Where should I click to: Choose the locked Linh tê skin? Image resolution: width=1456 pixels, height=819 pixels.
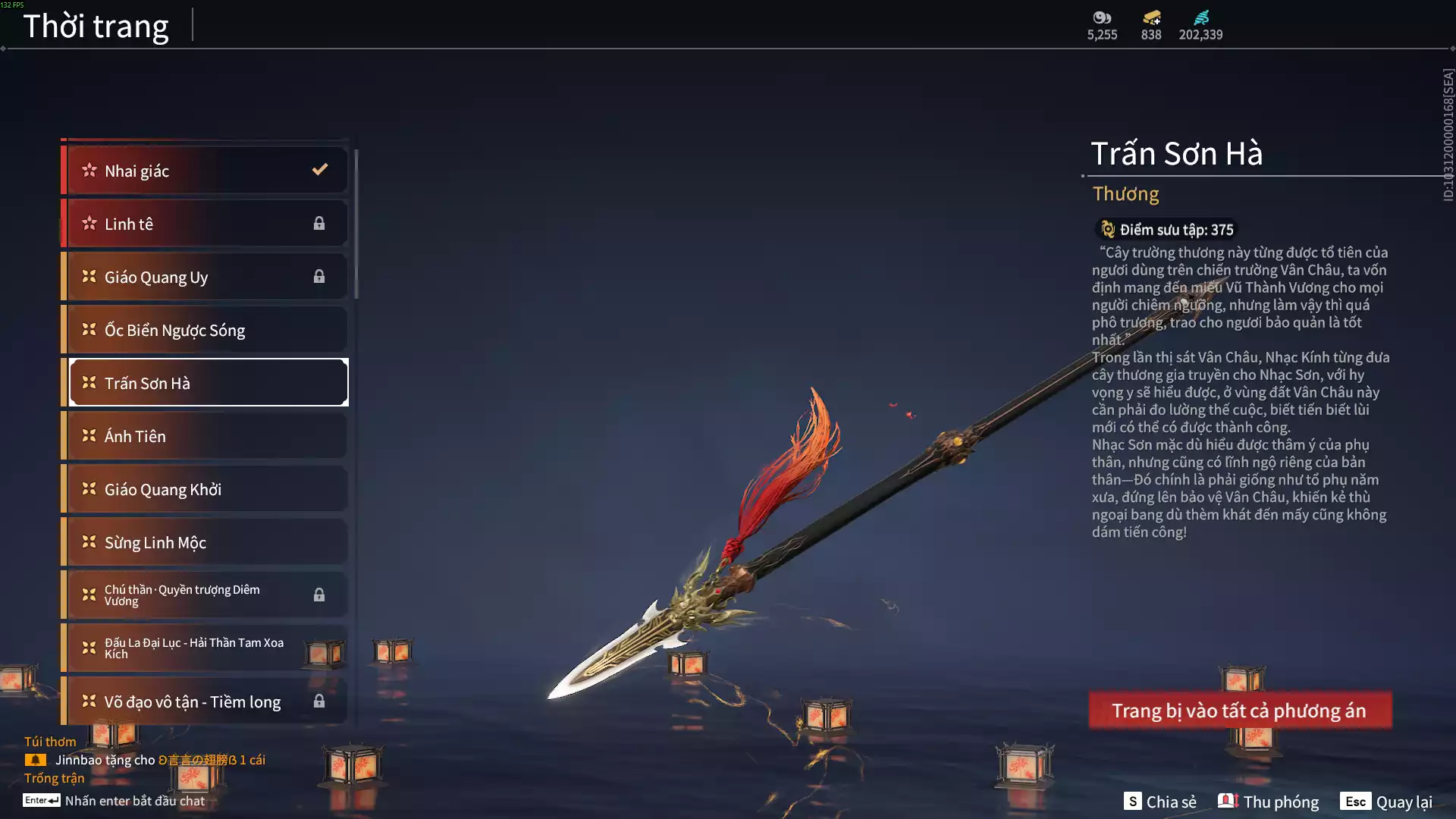pyautogui.click(x=205, y=224)
